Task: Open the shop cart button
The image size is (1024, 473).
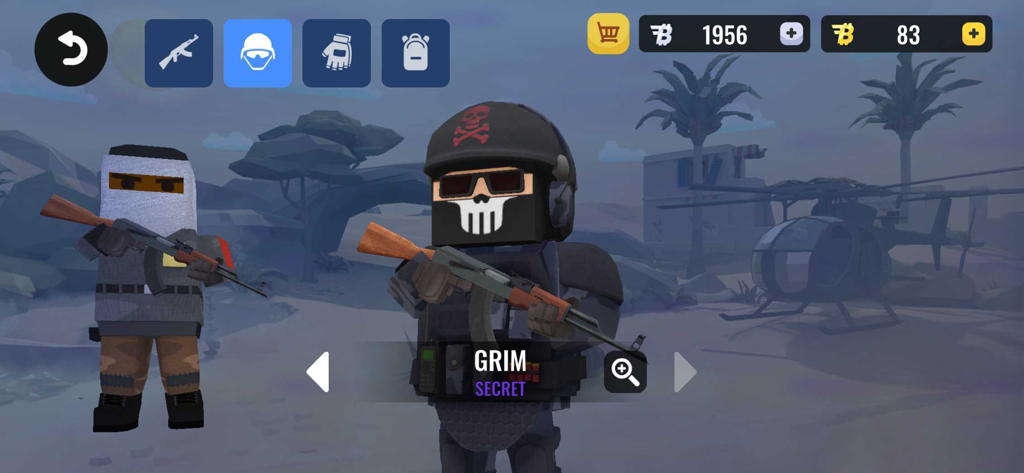Action: coord(608,34)
